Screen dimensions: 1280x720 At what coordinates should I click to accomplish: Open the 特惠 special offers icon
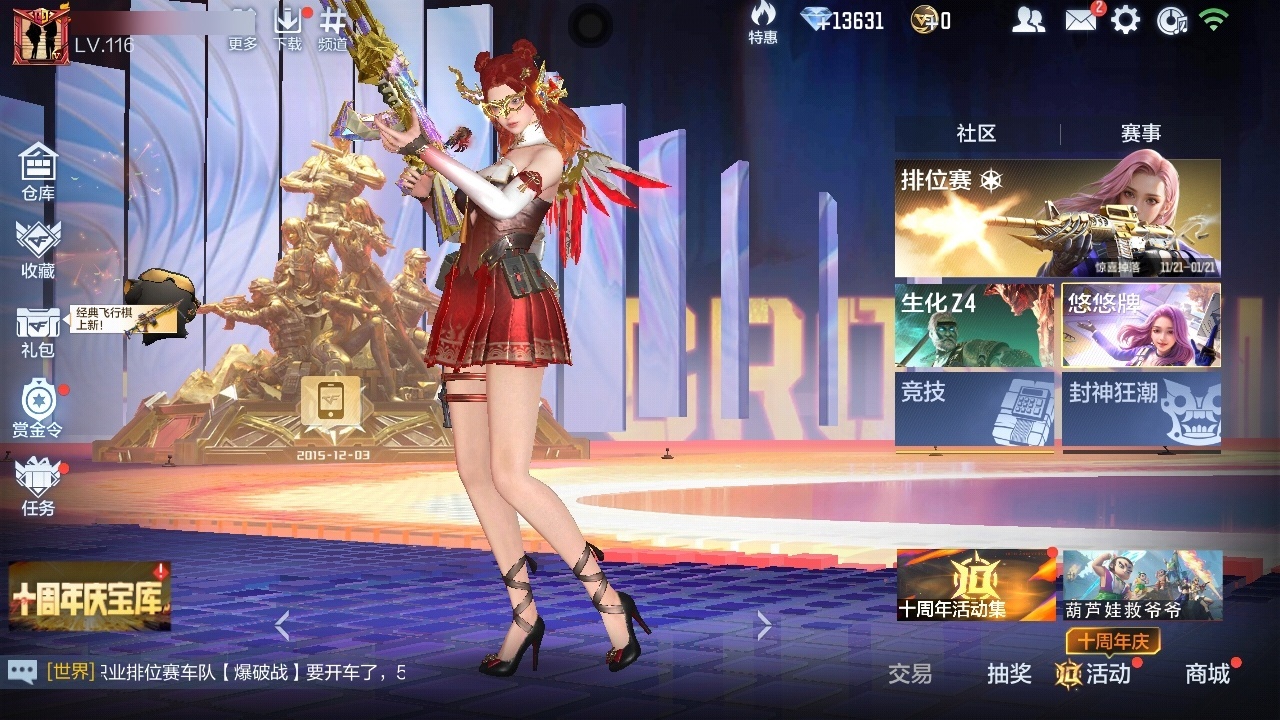[x=763, y=23]
